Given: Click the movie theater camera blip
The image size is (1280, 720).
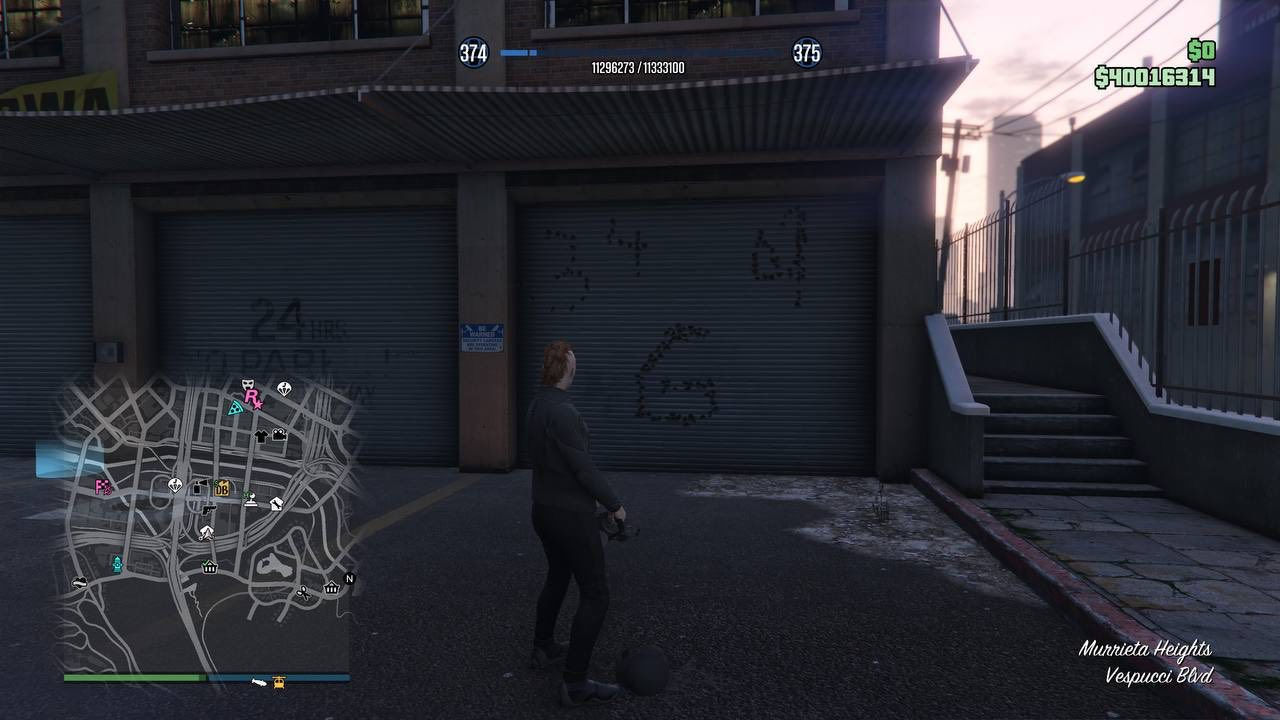Looking at the screenshot, I should 277,434.
